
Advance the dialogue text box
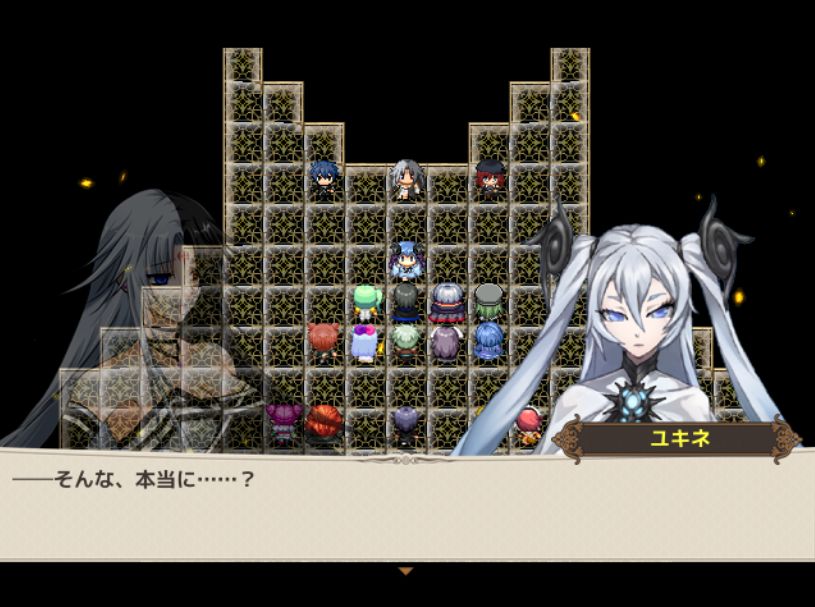pyautogui.click(x=406, y=505)
